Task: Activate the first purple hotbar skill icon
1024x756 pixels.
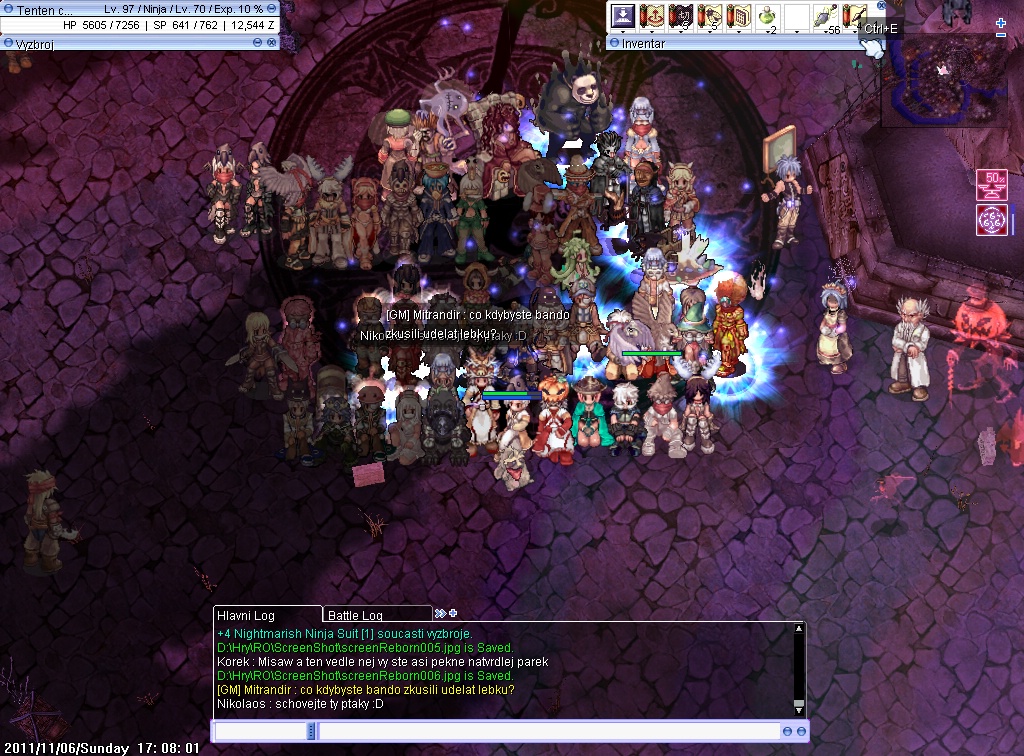Action: [624, 17]
